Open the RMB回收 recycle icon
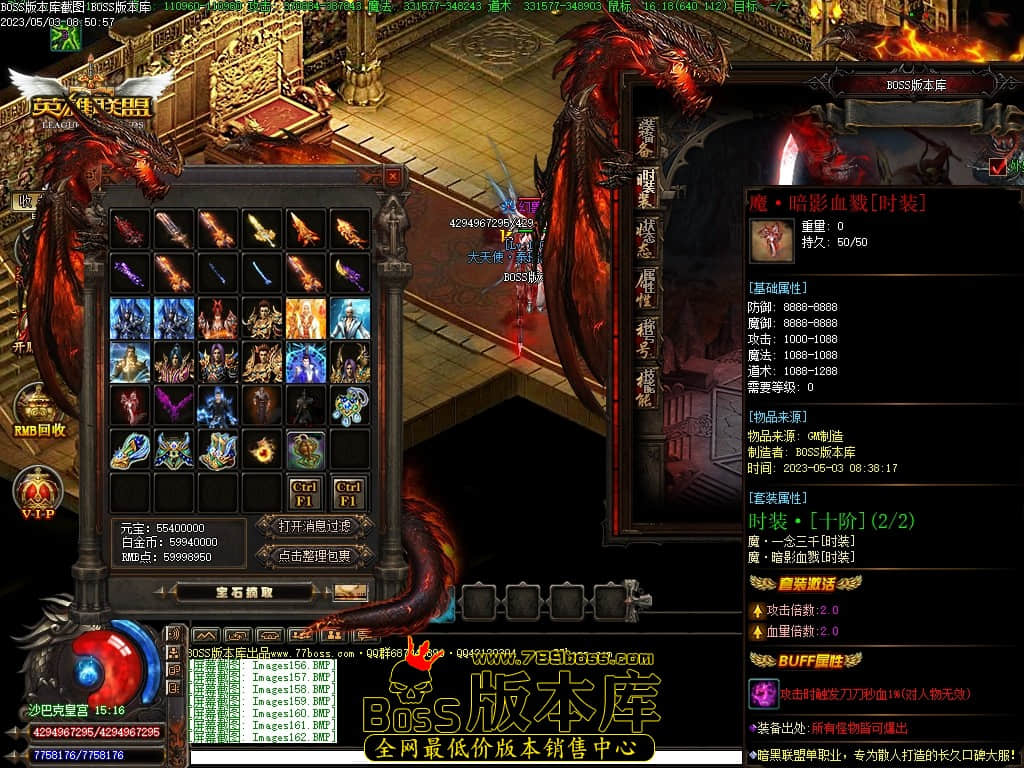 [39, 410]
